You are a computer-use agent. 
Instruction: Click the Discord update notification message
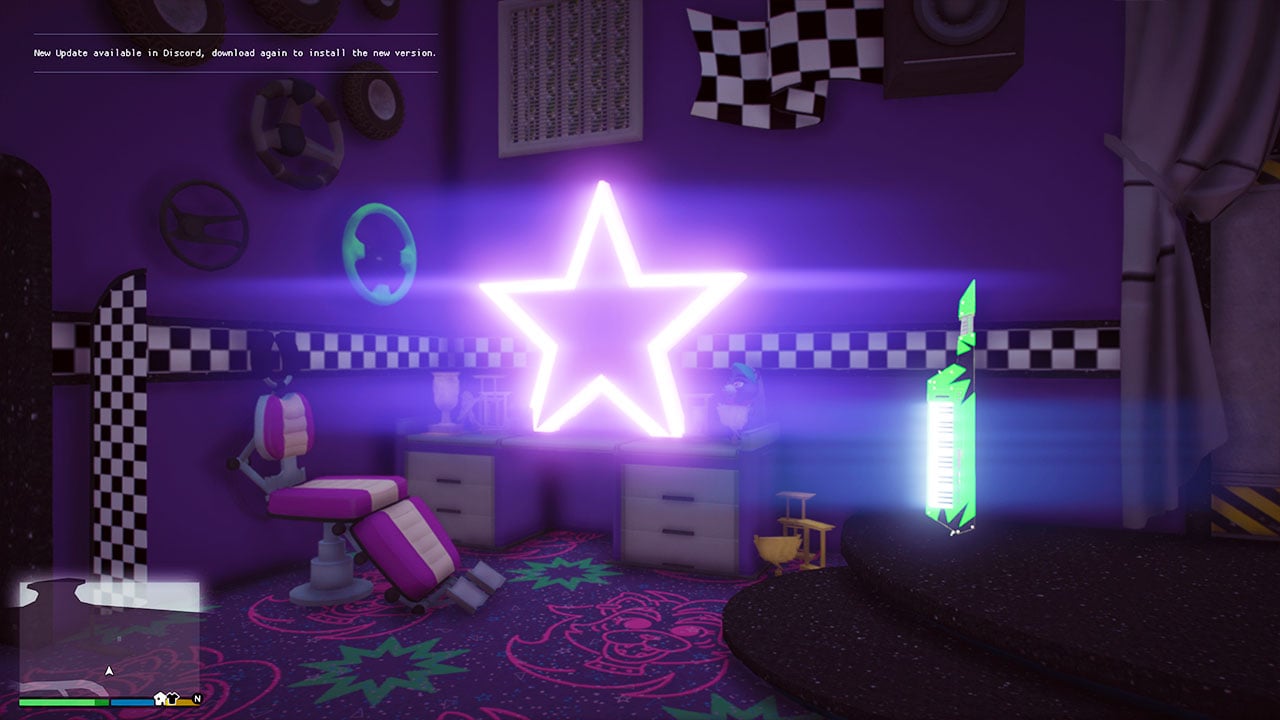click(x=235, y=53)
